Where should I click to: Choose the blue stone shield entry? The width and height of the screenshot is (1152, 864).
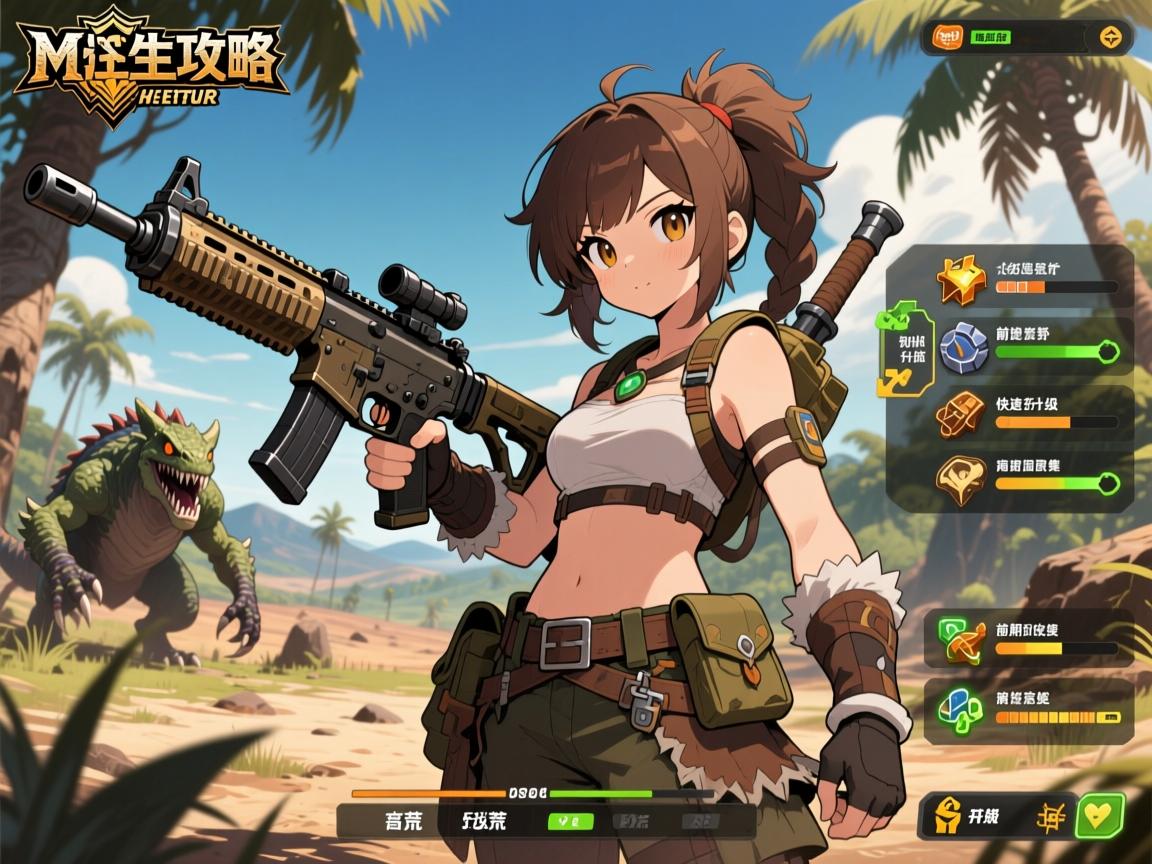pyautogui.click(x=959, y=349)
